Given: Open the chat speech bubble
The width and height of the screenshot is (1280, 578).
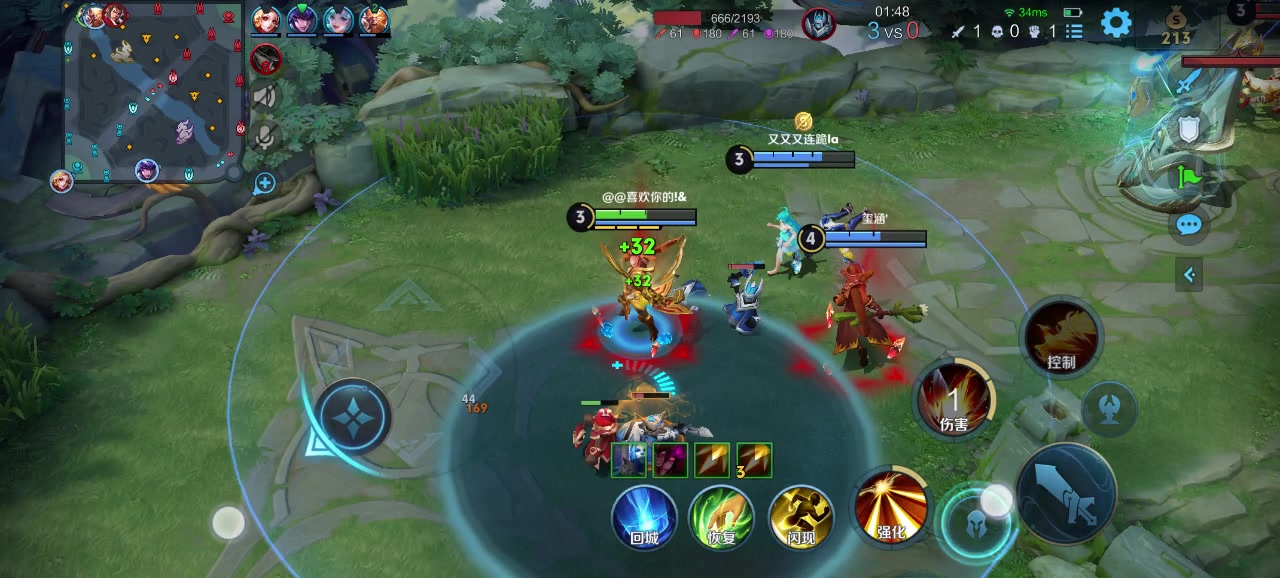Looking at the screenshot, I should [1188, 225].
